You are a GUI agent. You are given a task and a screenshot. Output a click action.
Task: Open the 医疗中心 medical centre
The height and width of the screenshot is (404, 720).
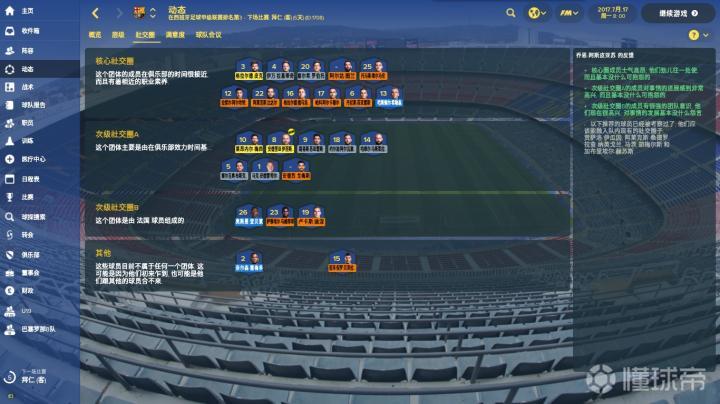coord(33,158)
